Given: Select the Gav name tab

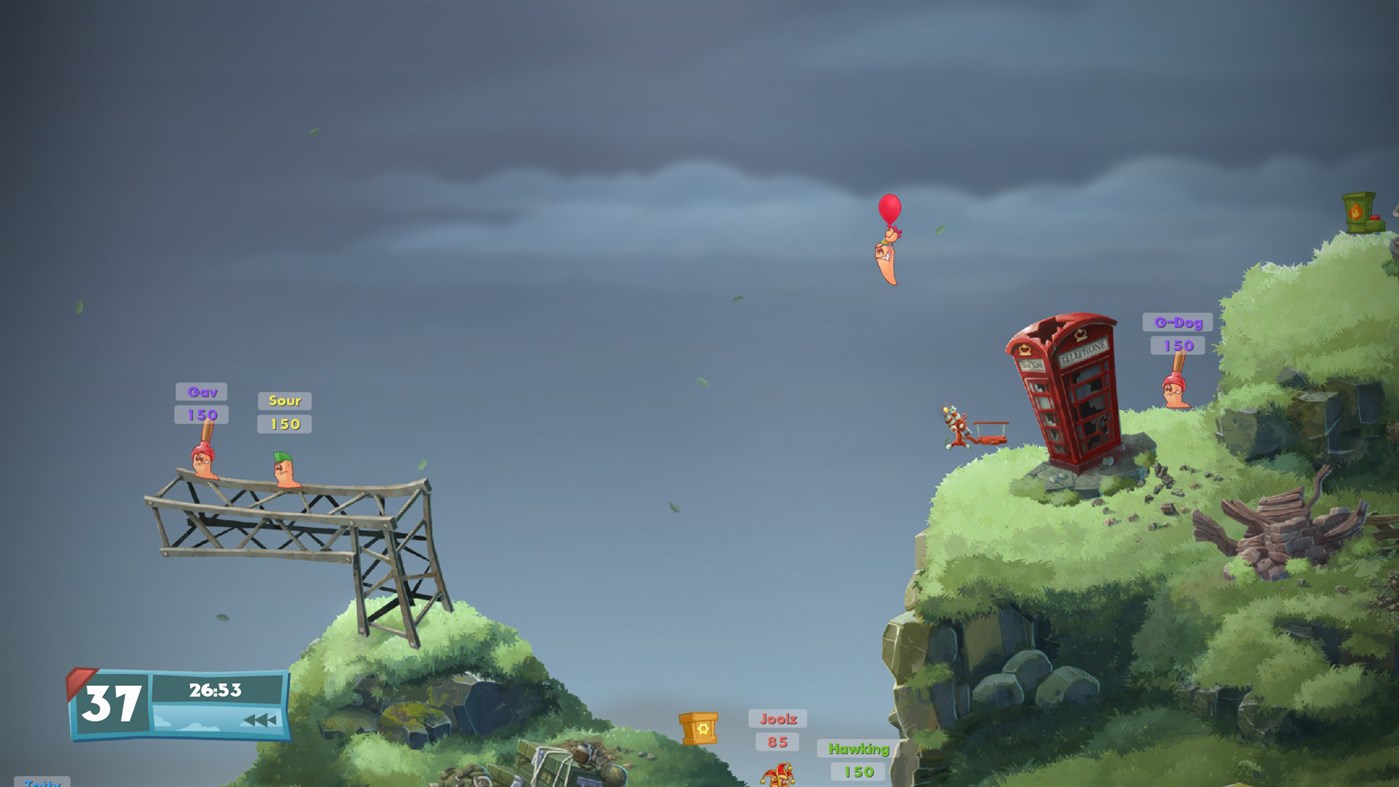Looking at the screenshot, I should pyautogui.click(x=200, y=390).
